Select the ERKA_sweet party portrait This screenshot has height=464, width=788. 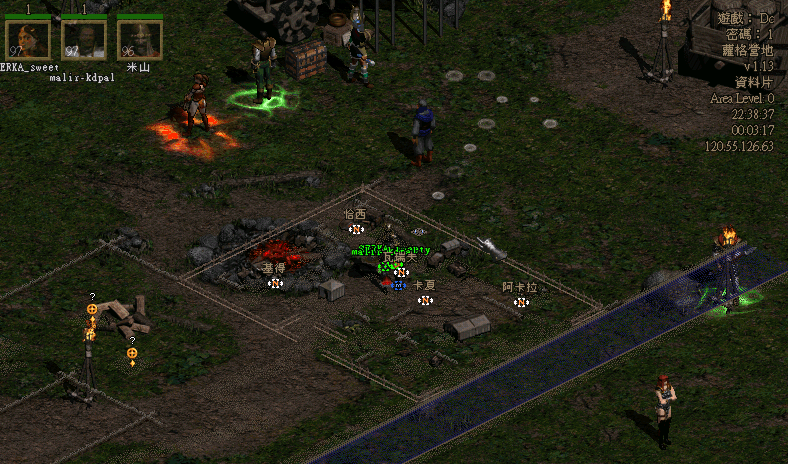[x=28, y=39]
